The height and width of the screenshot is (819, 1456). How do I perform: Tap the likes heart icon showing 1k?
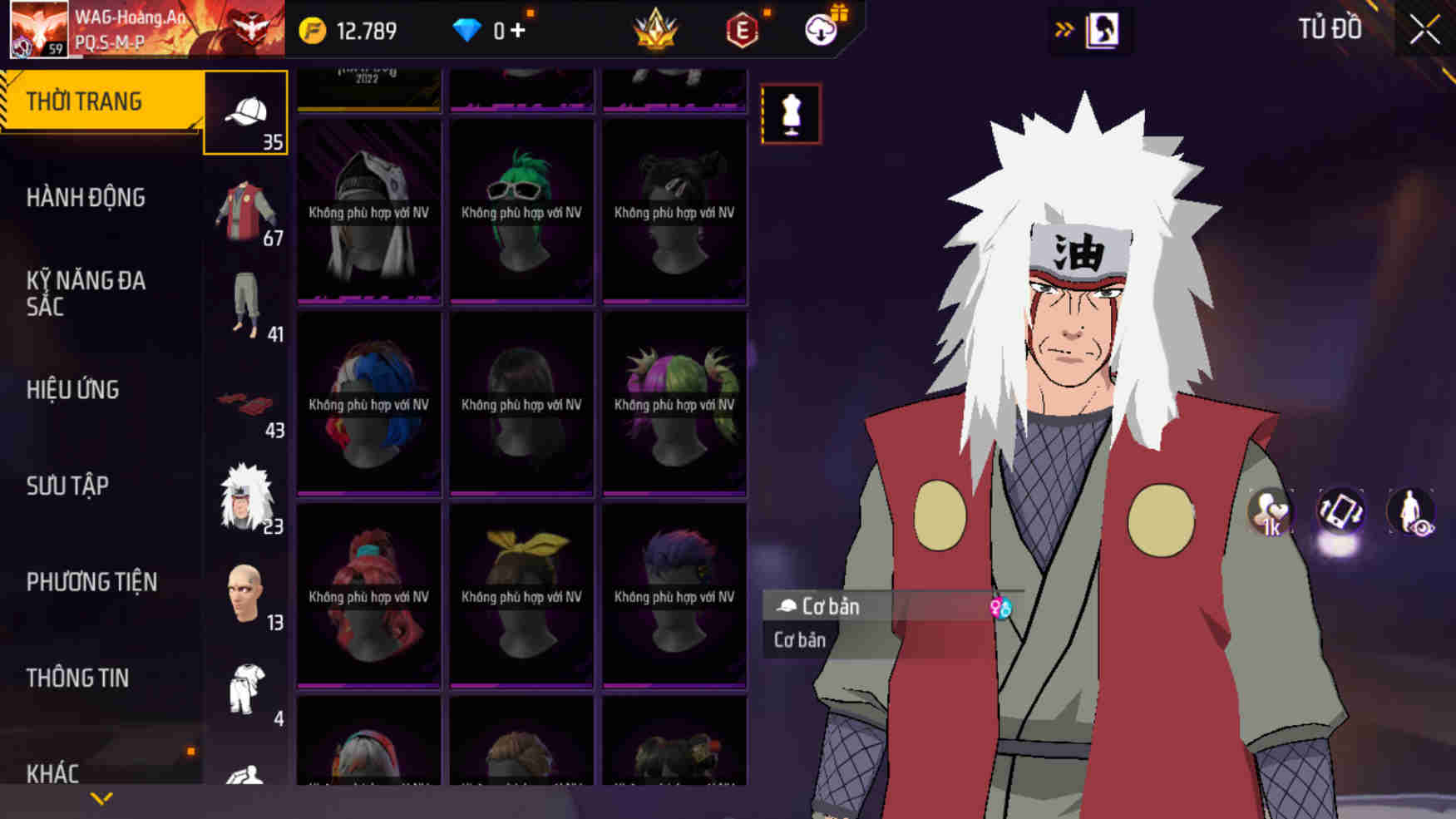[1270, 513]
